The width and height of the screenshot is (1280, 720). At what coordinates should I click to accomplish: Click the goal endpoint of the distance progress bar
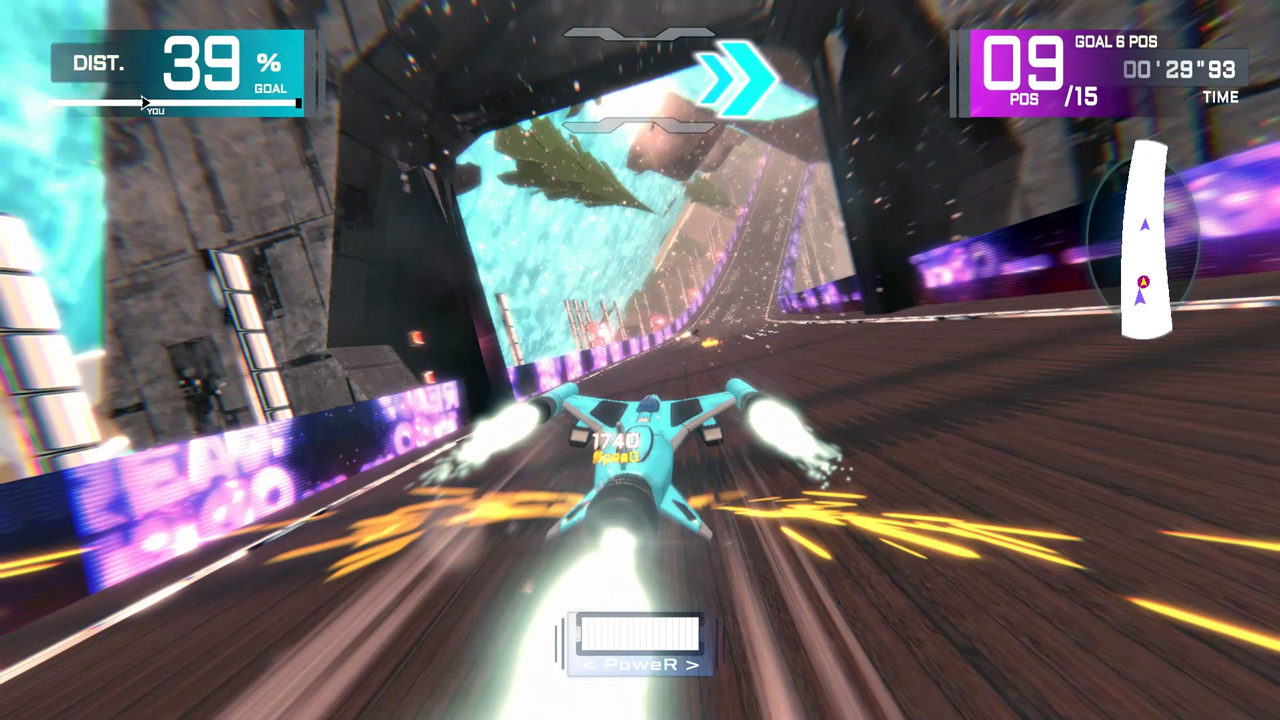pos(298,102)
